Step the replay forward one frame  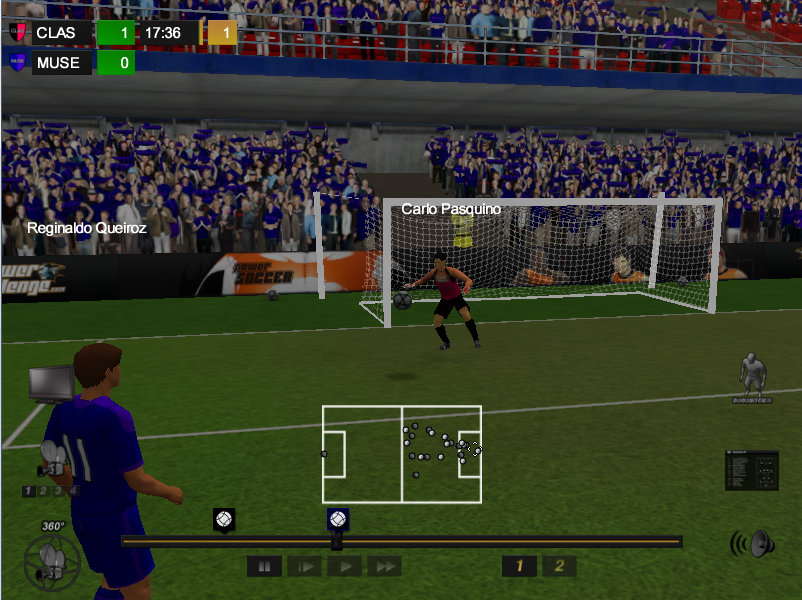(x=304, y=567)
